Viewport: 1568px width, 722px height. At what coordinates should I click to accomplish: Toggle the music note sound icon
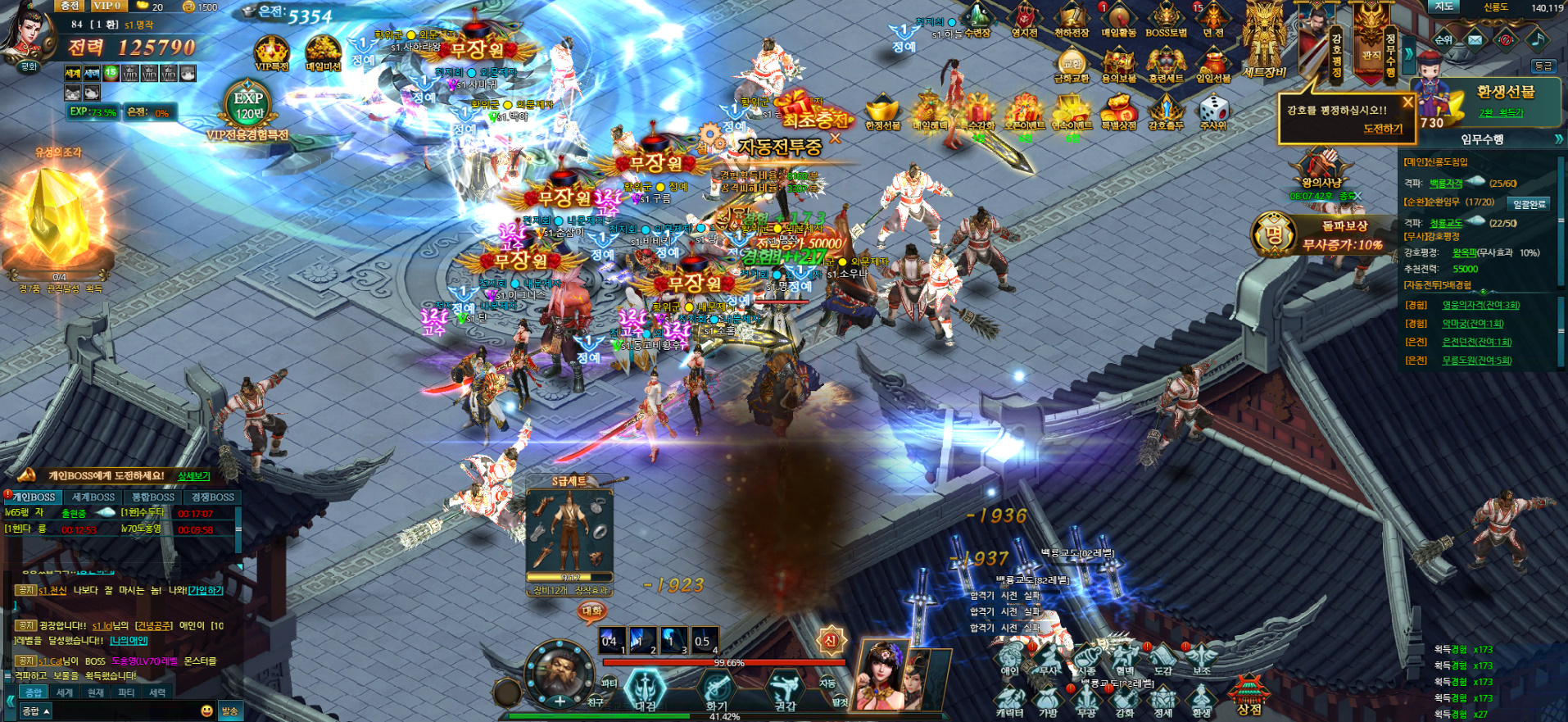(1536, 39)
